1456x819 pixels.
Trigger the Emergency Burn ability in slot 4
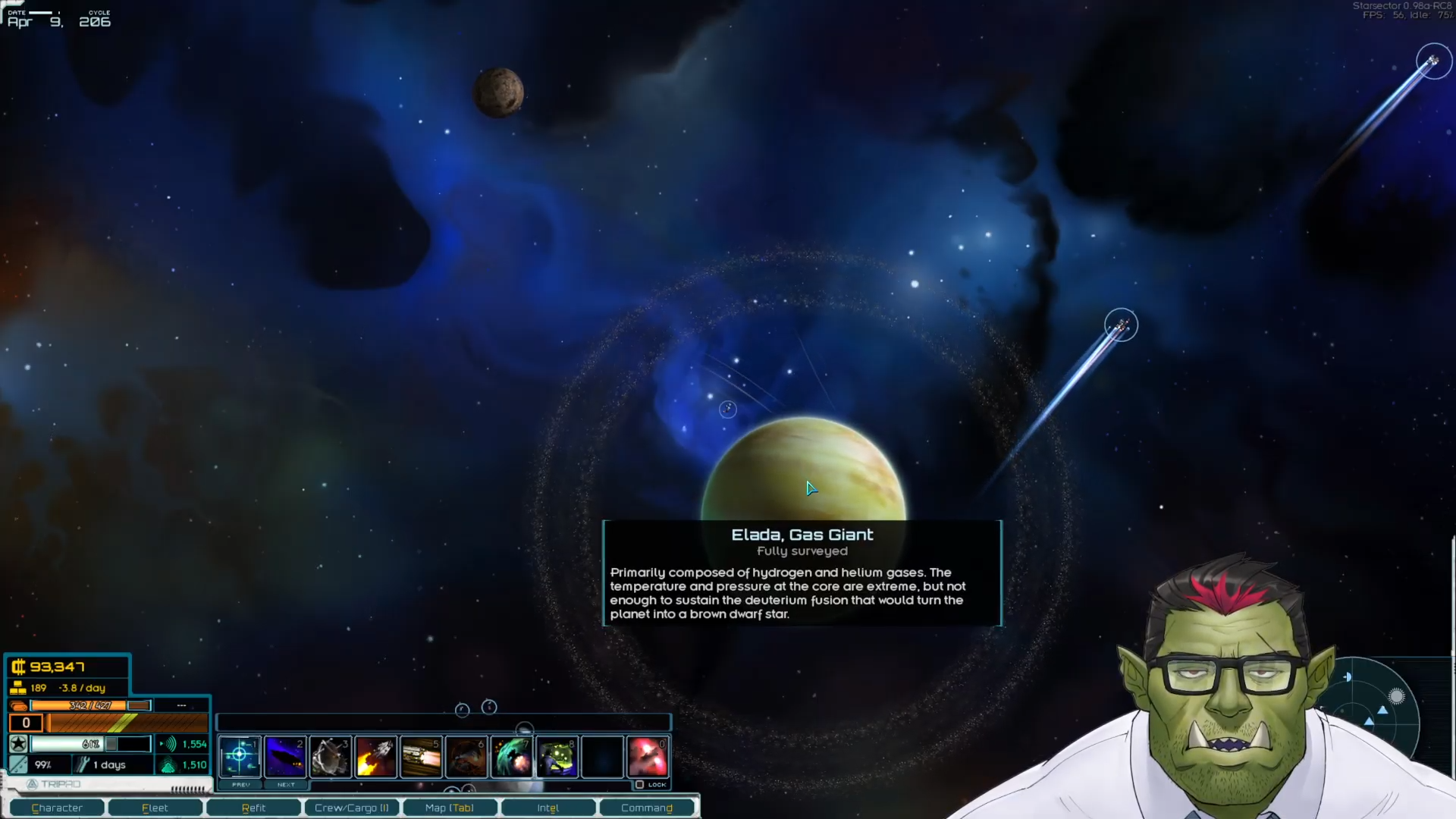pyautogui.click(x=376, y=756)
